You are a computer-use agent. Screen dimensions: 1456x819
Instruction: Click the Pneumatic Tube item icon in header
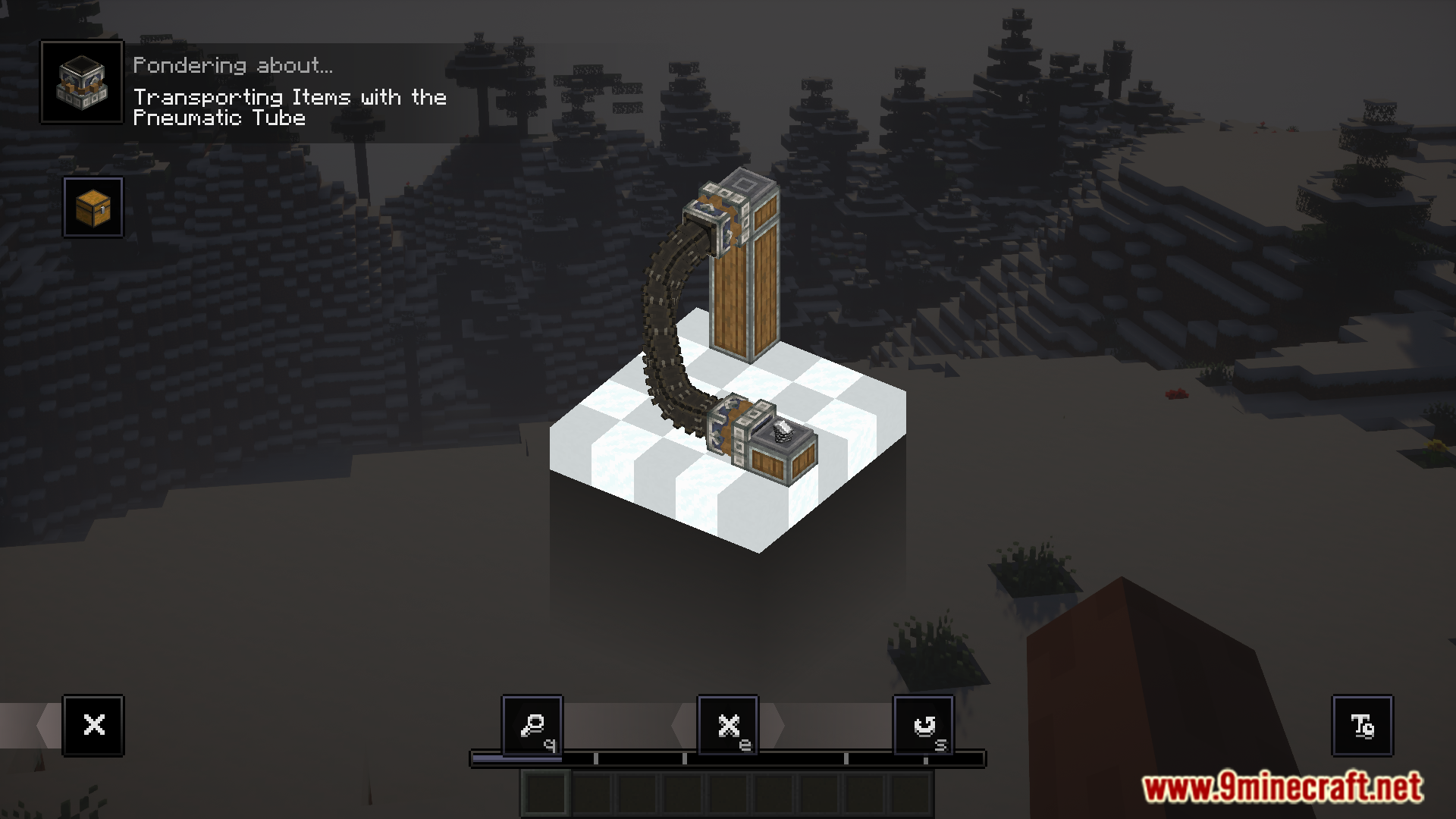coord(82,82)
